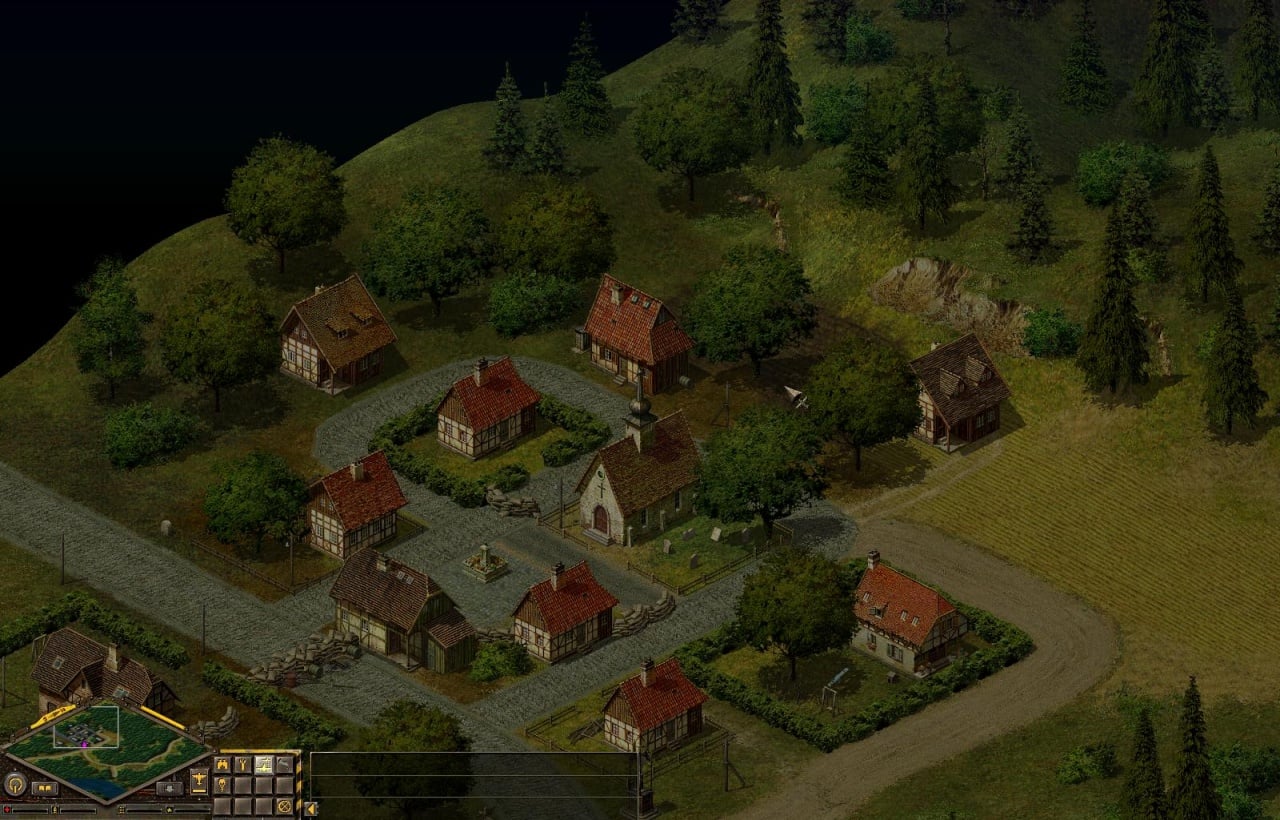1280x820 pixels.
Task: Click the viewport rectangle on the minimap
Action: [x=86, y=727]
